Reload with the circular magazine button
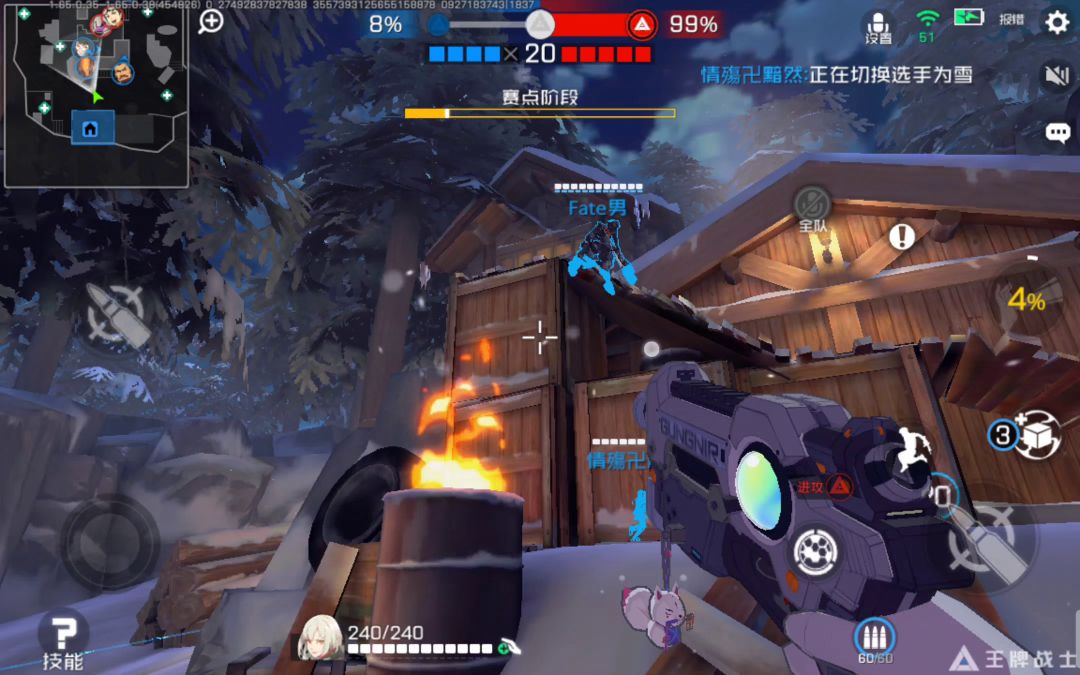This screenshot has width=1080, height=675. (814, 551)
